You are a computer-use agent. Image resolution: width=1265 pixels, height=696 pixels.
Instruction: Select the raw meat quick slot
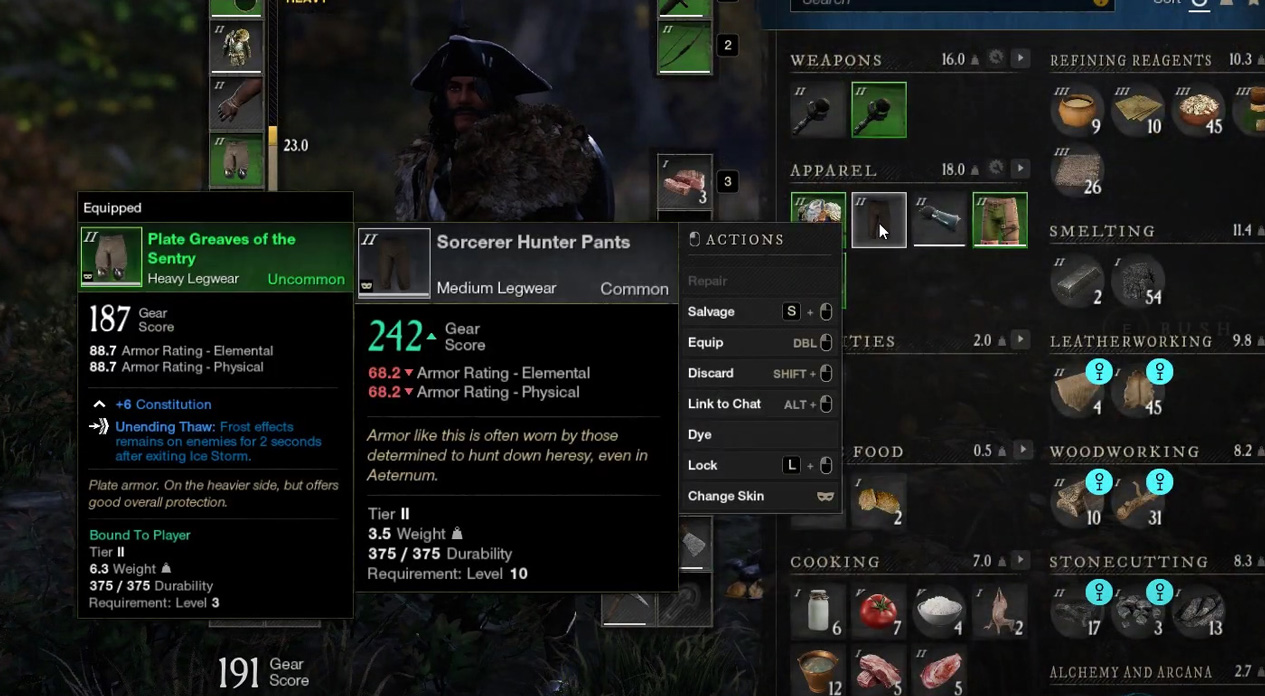(685, 182)
